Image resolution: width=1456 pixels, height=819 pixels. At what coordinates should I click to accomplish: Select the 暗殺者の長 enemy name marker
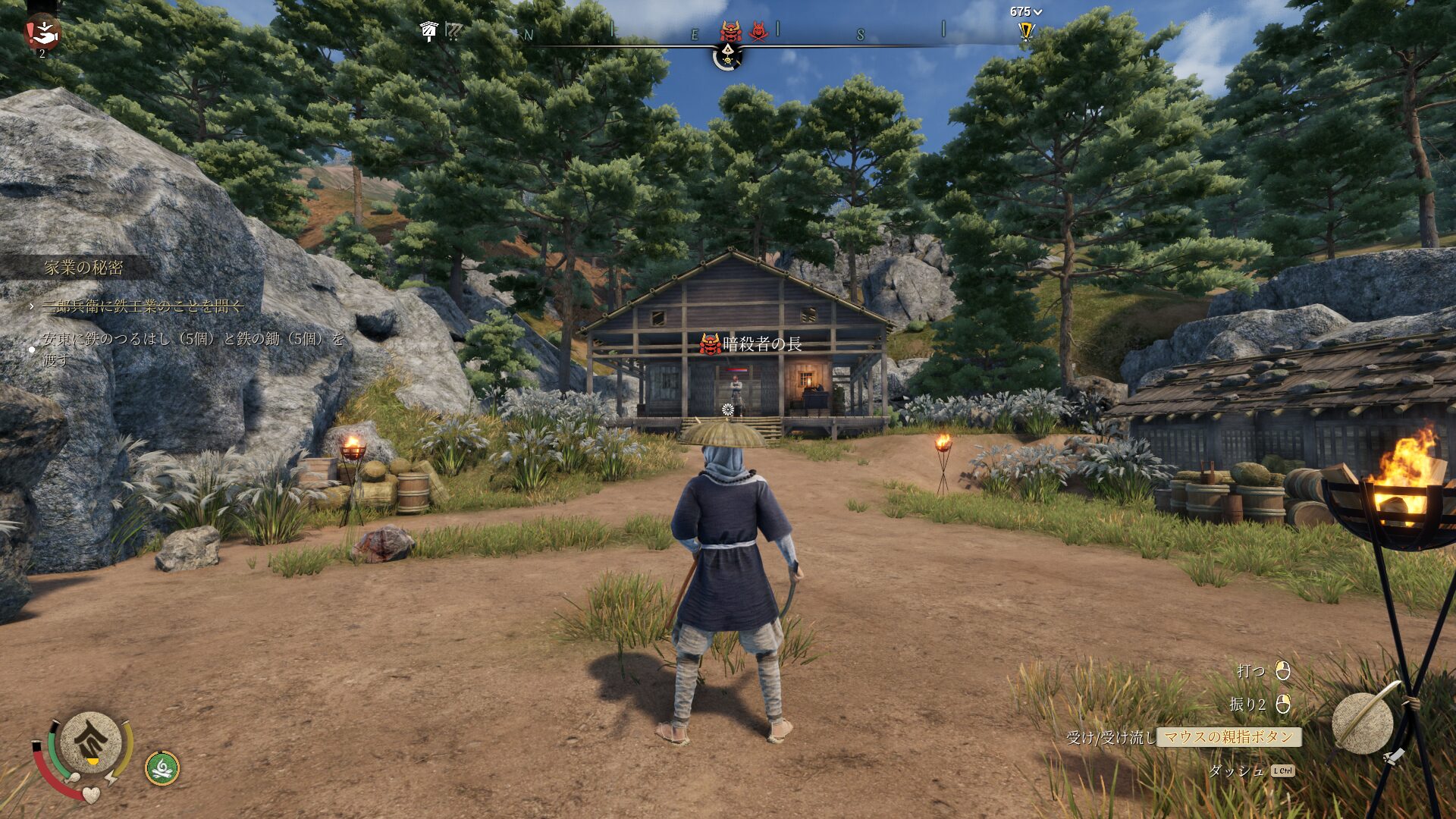click(x=751, y=344)
